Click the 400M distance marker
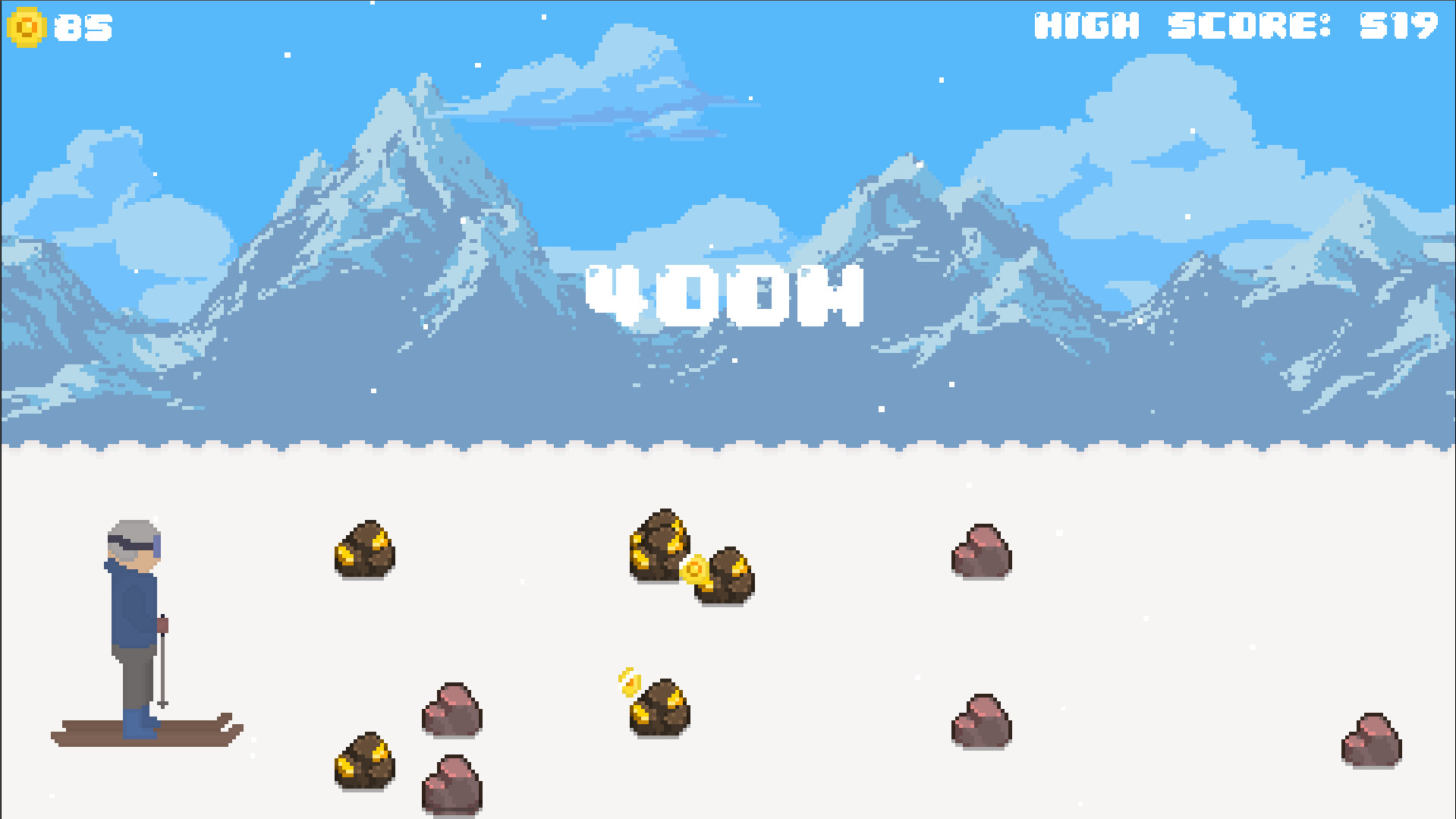The height and width of the screenshot is (819, 1456). point(727,296)
